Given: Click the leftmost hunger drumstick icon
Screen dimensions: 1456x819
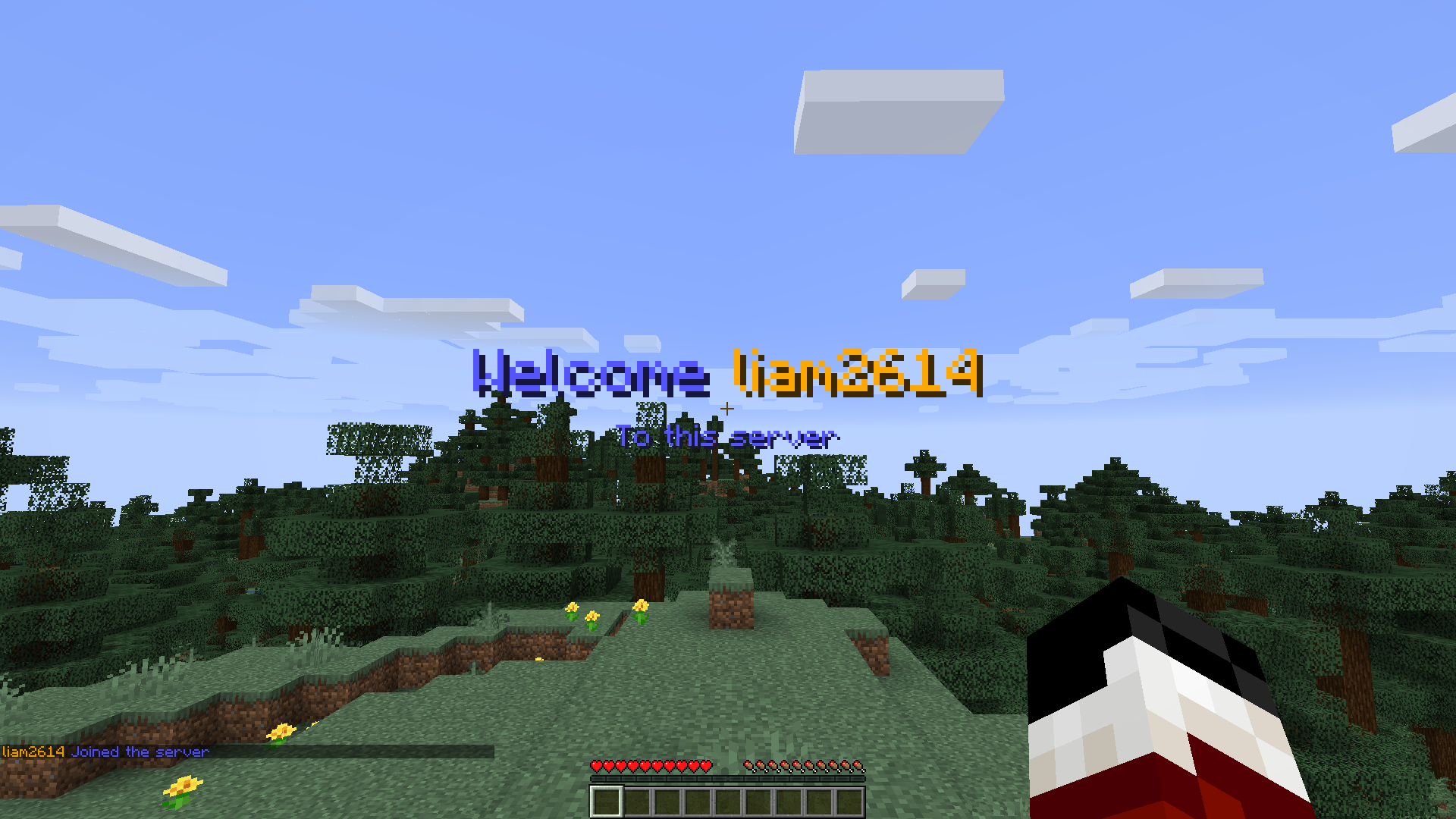Looking at the screenshot, I should pos(749,766).
